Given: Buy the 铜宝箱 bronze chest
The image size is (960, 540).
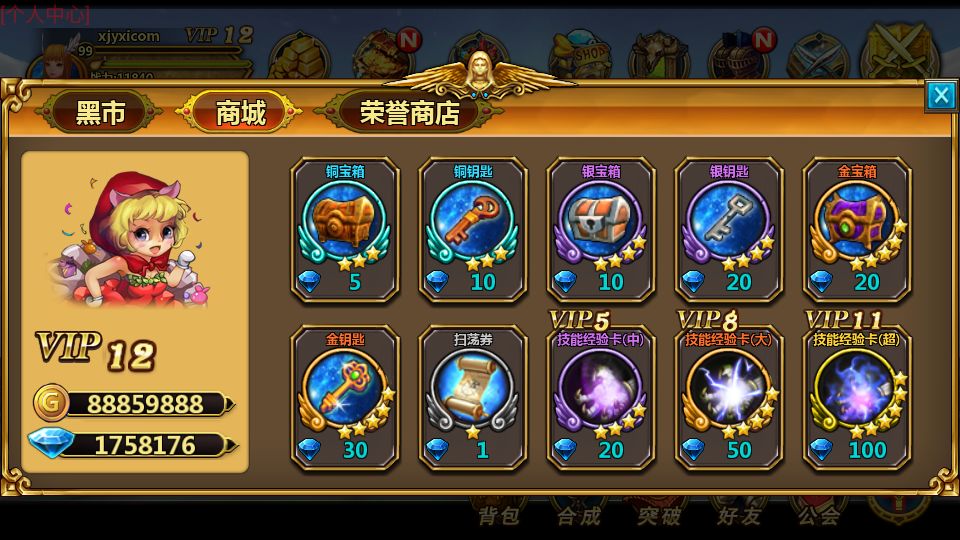Looking at the screenshot, I should pos(345,229).
